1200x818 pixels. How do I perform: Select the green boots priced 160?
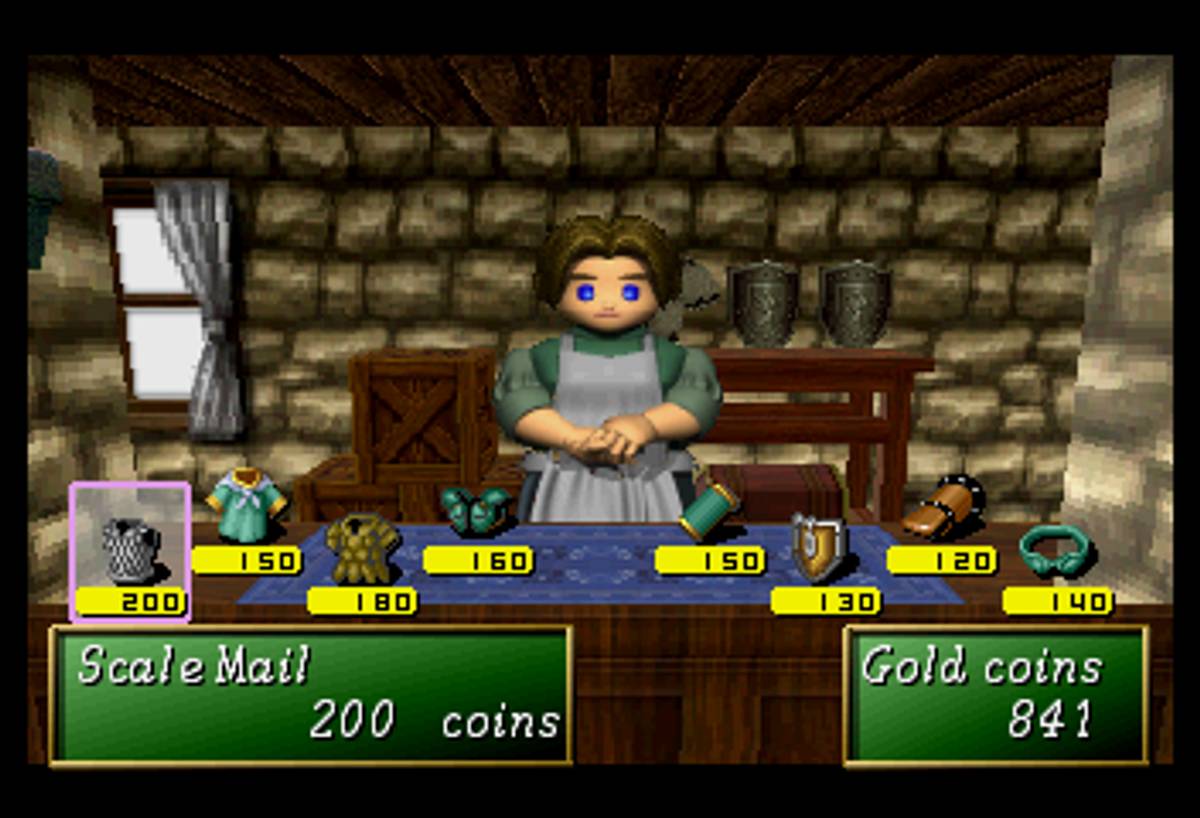476,509
